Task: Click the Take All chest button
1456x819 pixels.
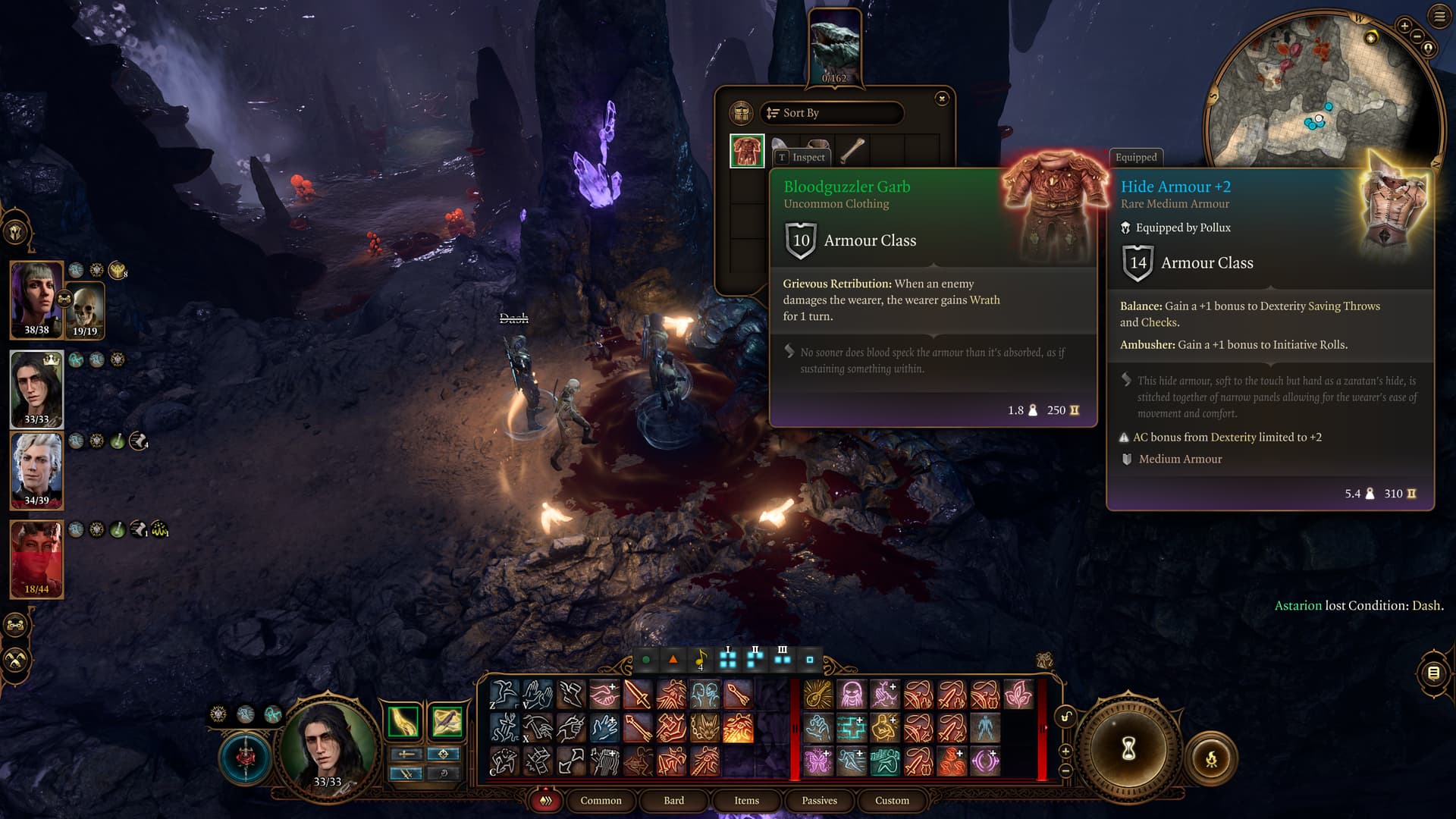Action: 741,113
